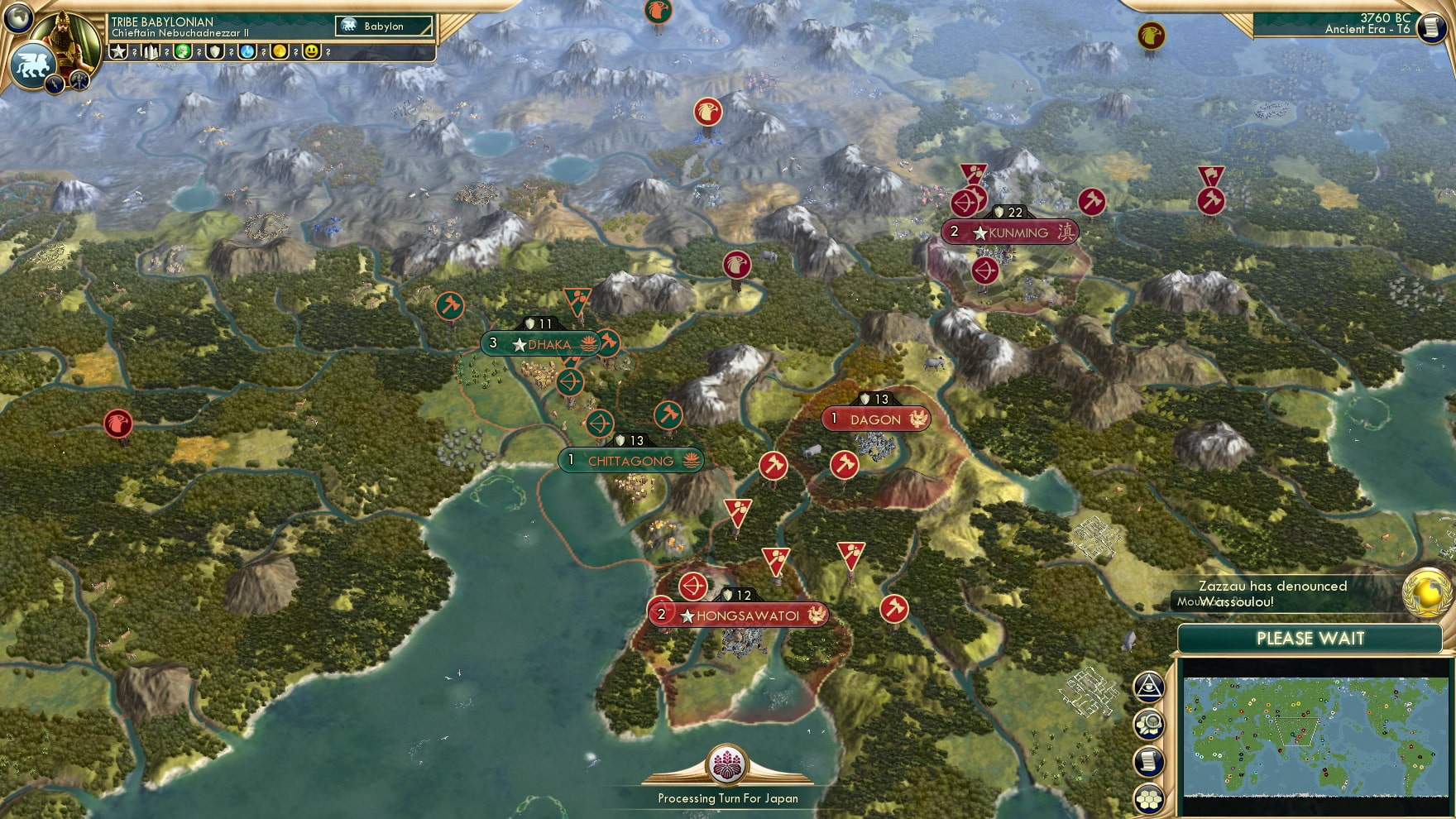1456x819 pixels.
Task: Open the Civilopedia scroll icon top right
Action: click(x=1430, y=30)
